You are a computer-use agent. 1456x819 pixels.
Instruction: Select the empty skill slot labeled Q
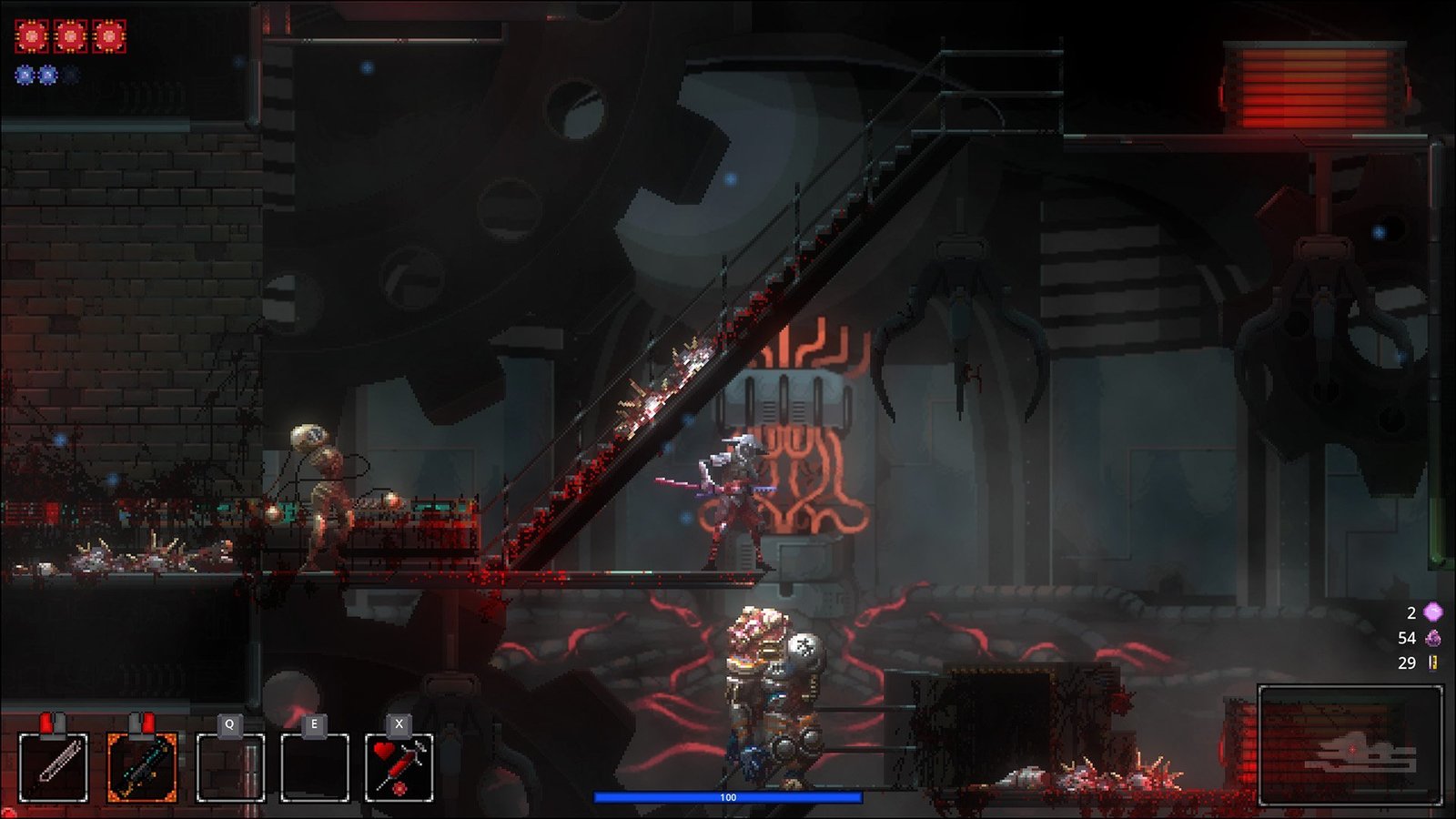point(230,767)
